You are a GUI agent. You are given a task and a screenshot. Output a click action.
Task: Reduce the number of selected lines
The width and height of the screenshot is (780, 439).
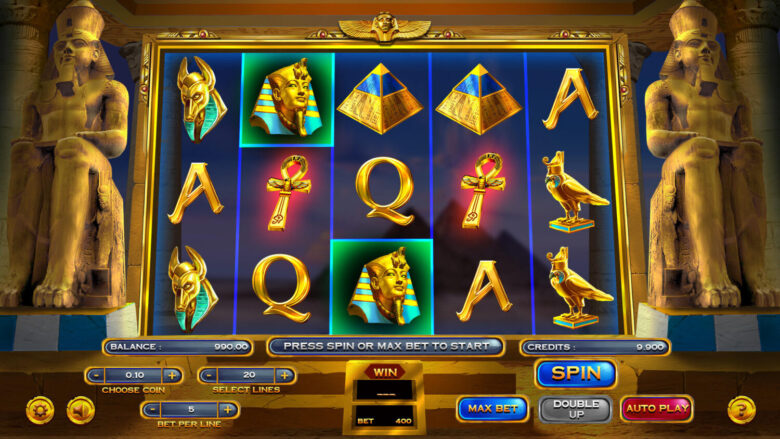pyautogui.click(x=208, y=375)
